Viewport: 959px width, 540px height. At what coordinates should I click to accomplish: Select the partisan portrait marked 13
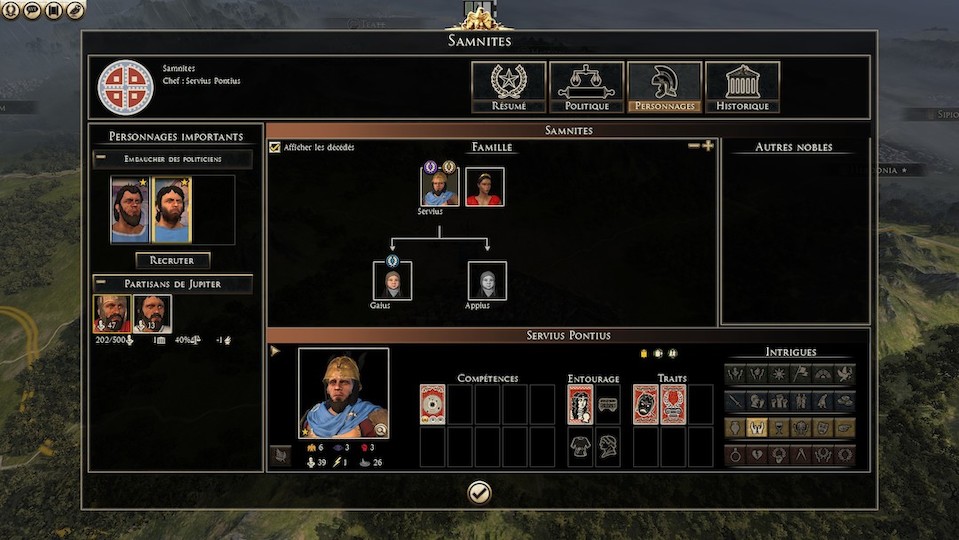pos(152,313)
